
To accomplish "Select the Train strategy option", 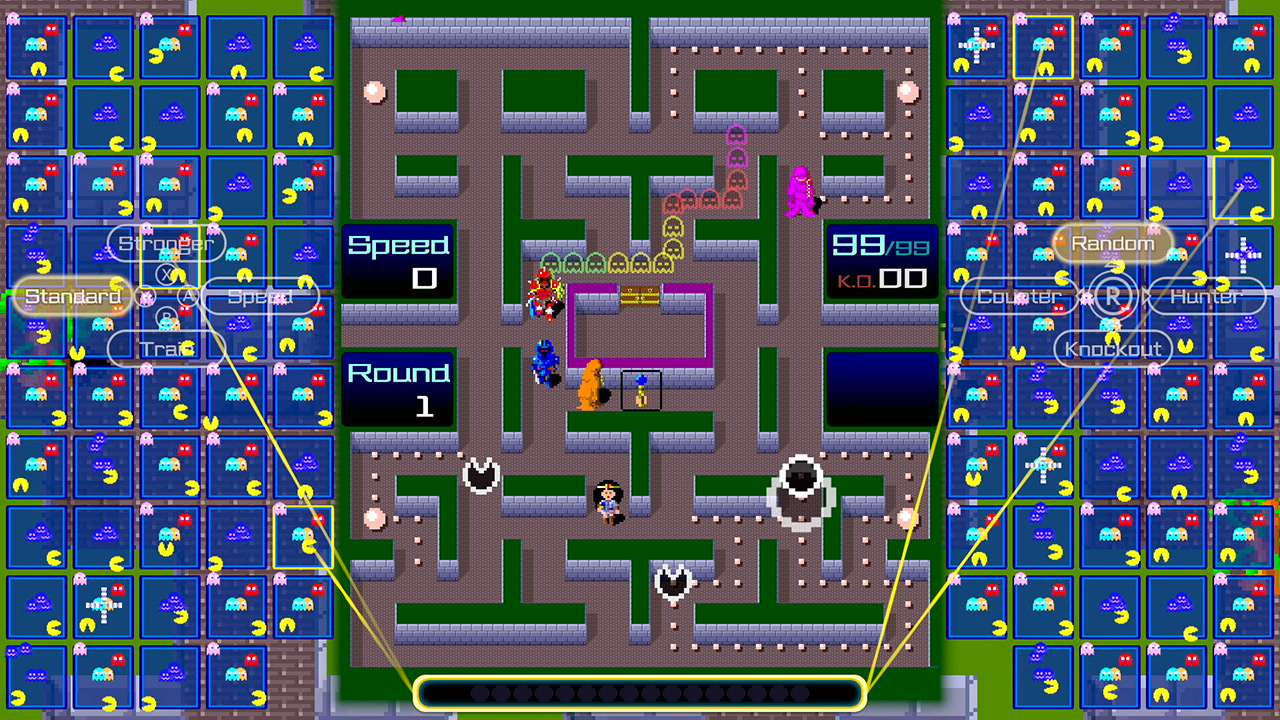I will [165, 349].
